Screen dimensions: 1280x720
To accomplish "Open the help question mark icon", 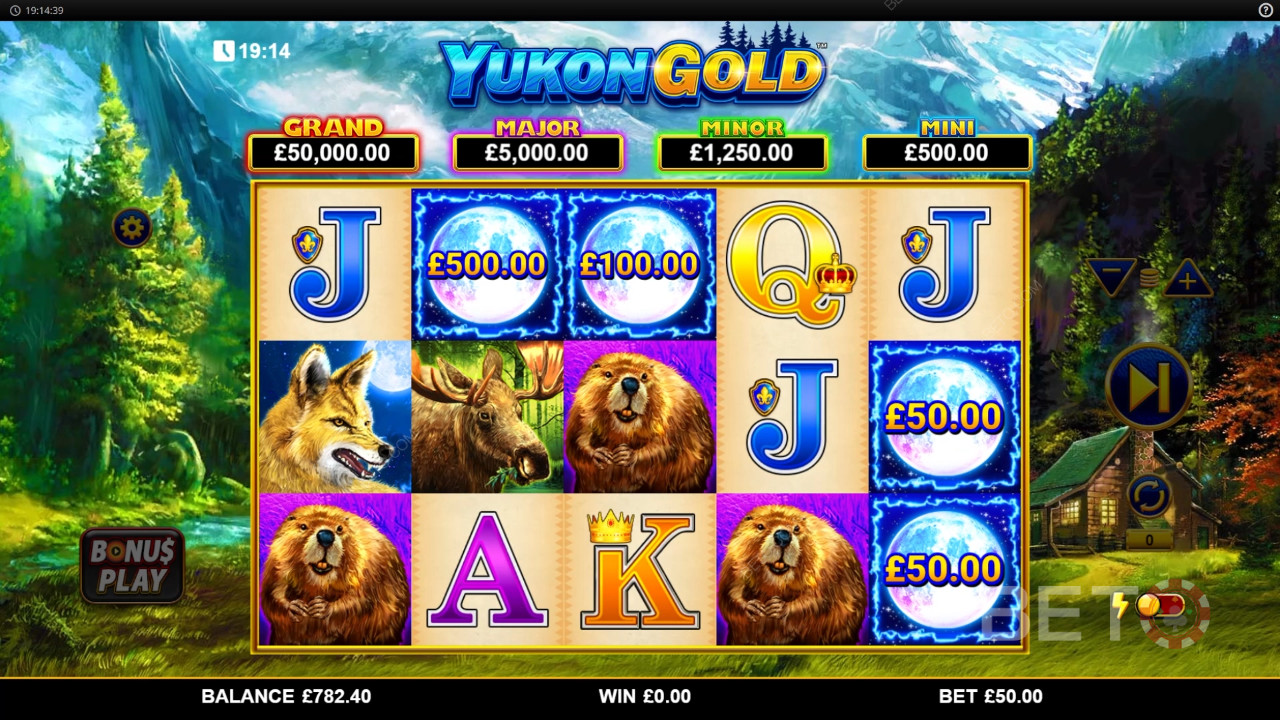I will pos(1265,10).
